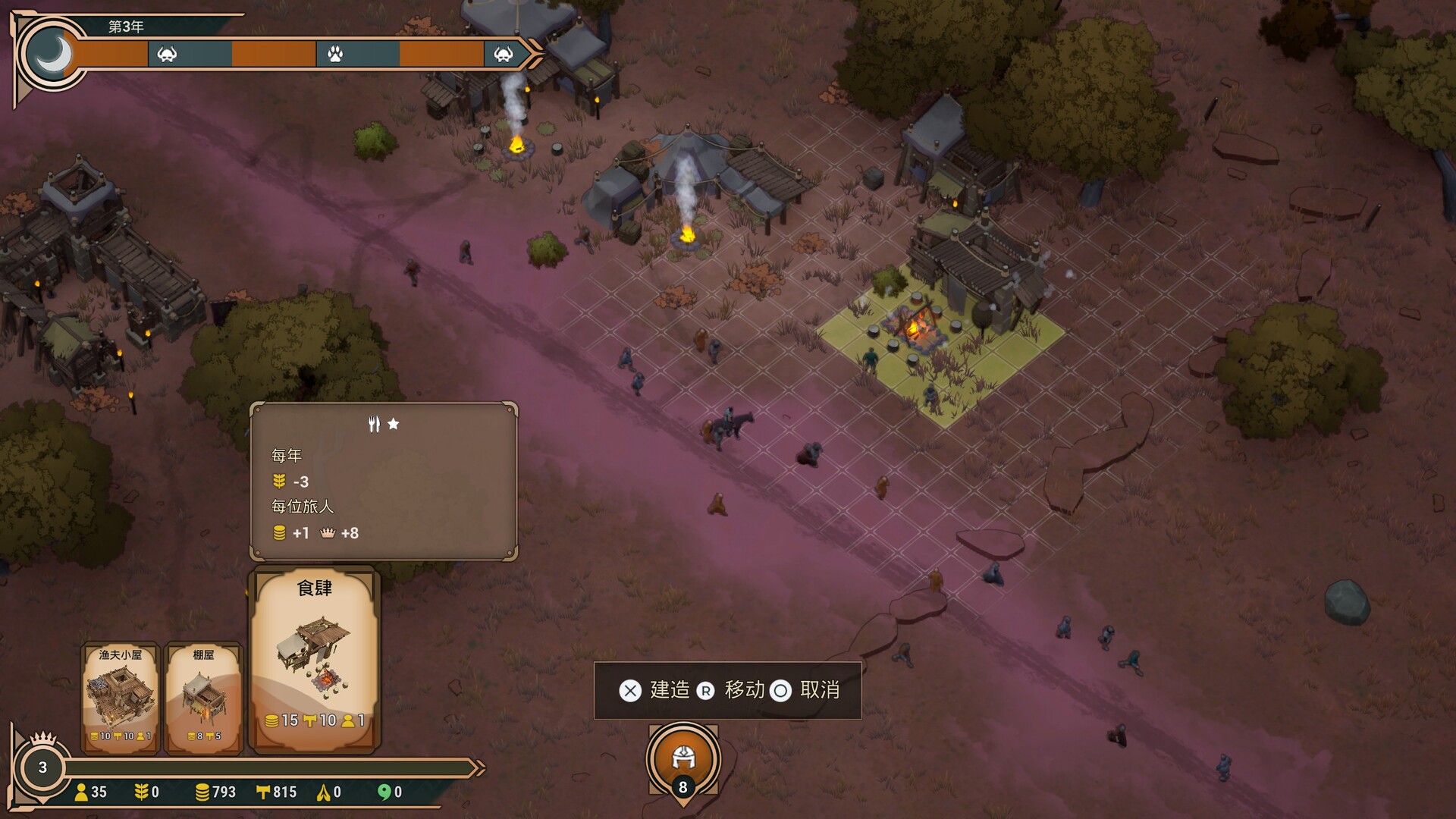Click the crown level badge
Viewport: 1456px width, 819px height.
pos(42,766)
